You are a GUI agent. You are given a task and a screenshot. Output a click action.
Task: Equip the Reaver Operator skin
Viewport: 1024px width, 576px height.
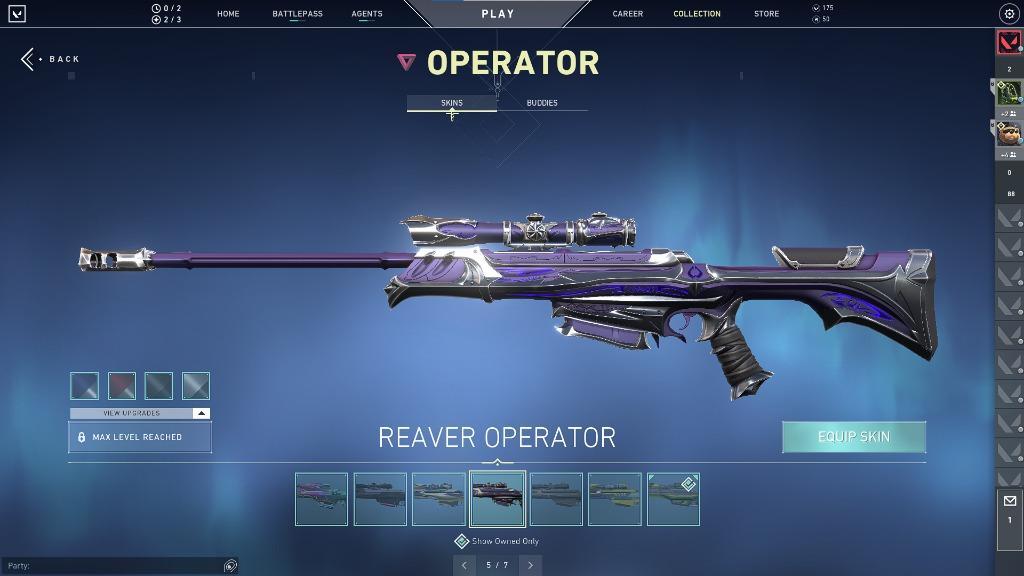click(854, 437)
